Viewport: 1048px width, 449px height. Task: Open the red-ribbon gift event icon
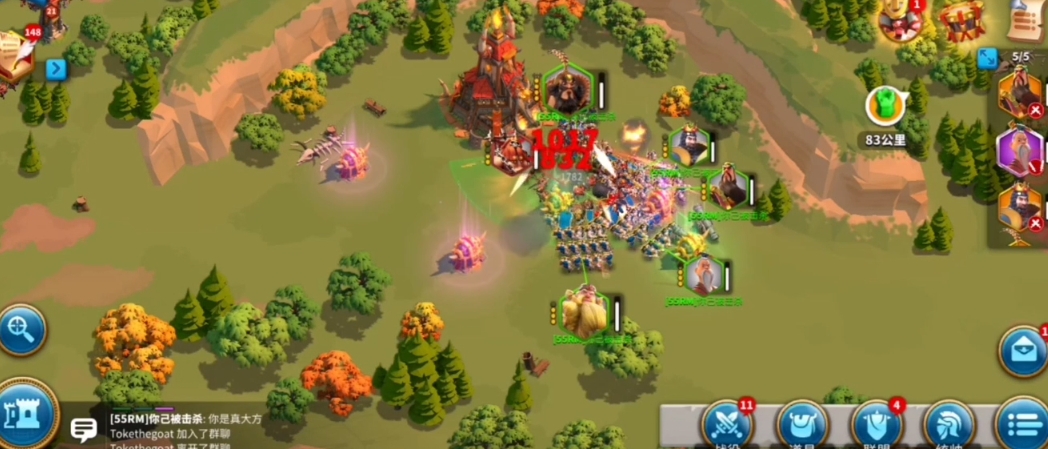point(897,19)
